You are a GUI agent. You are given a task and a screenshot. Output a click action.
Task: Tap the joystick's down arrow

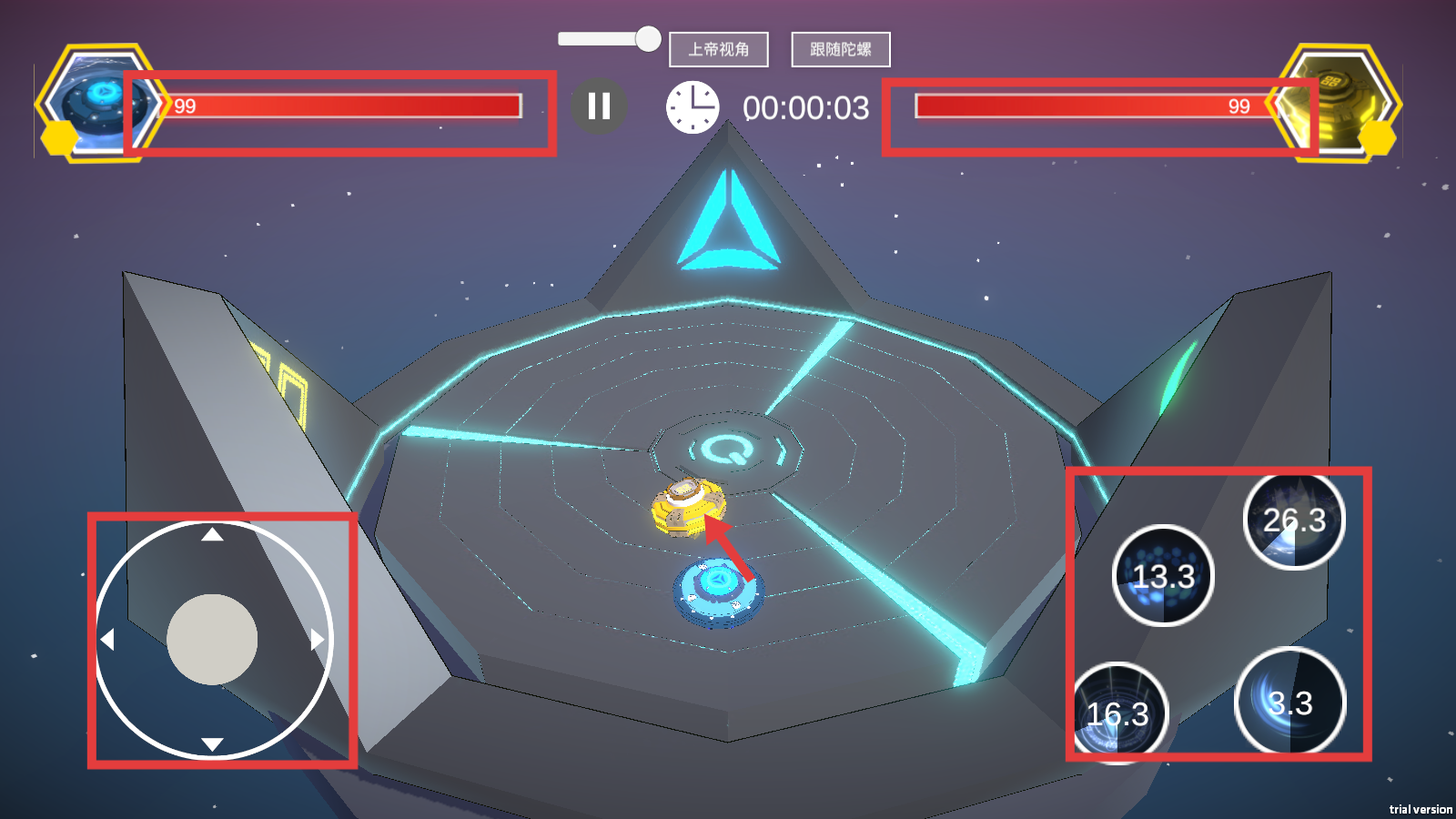tap(213, 744)
